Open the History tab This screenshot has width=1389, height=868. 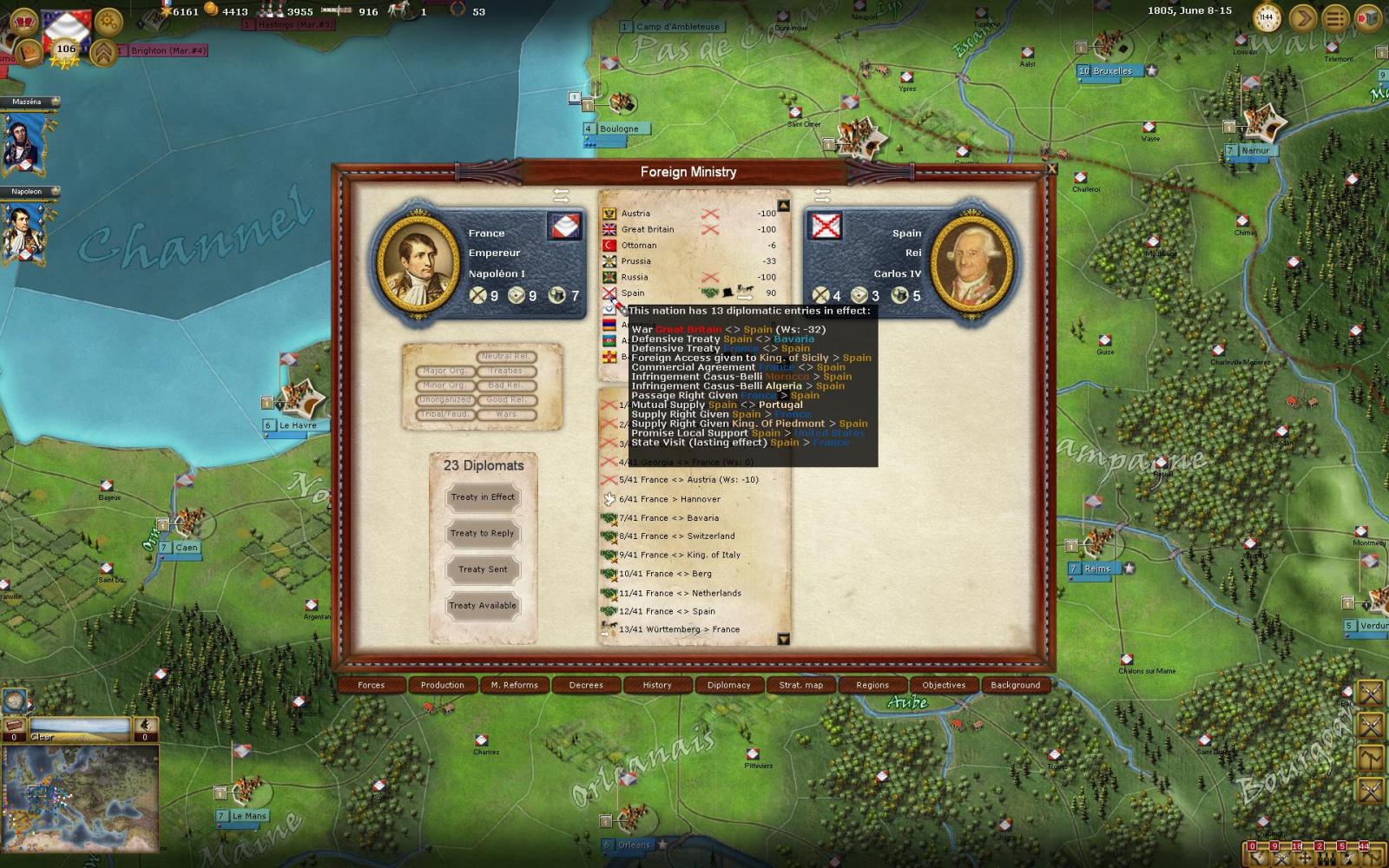tap(657, 685)
